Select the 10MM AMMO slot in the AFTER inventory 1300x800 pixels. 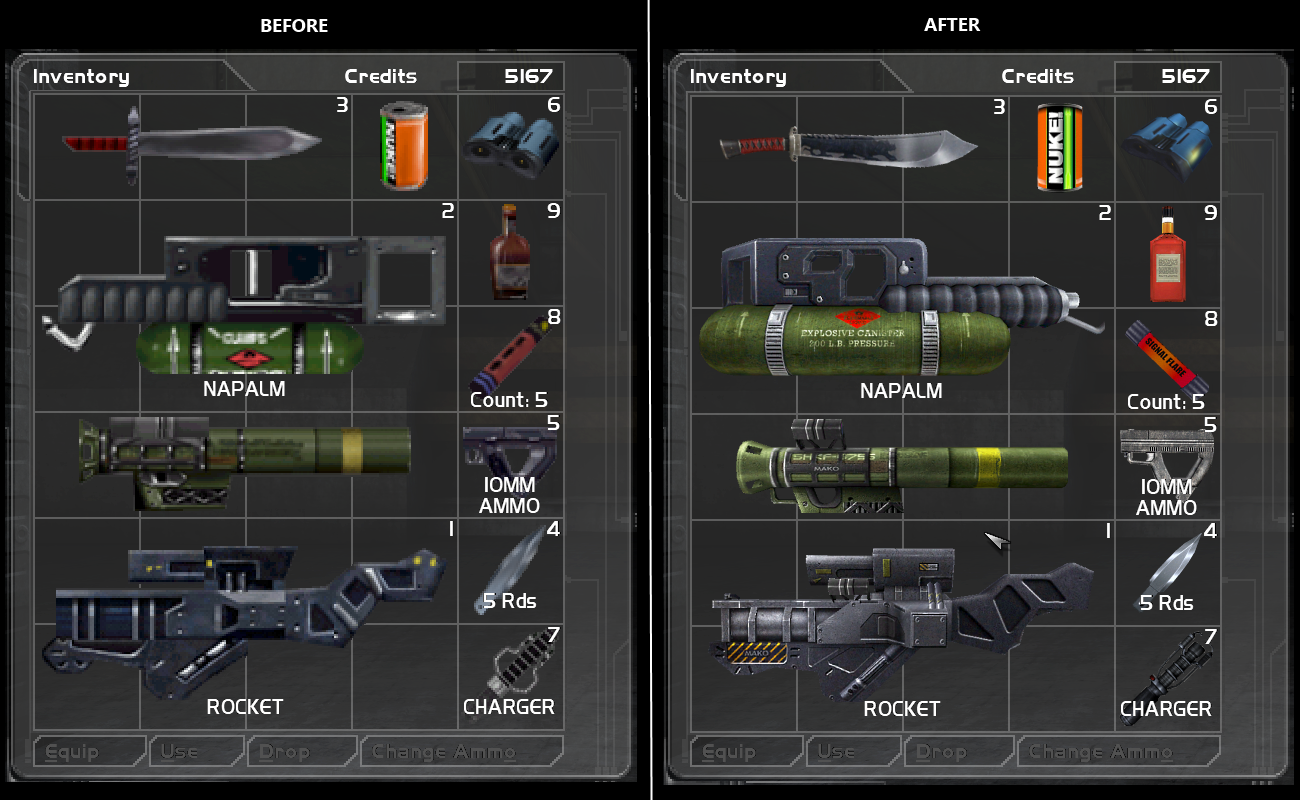1166,465
